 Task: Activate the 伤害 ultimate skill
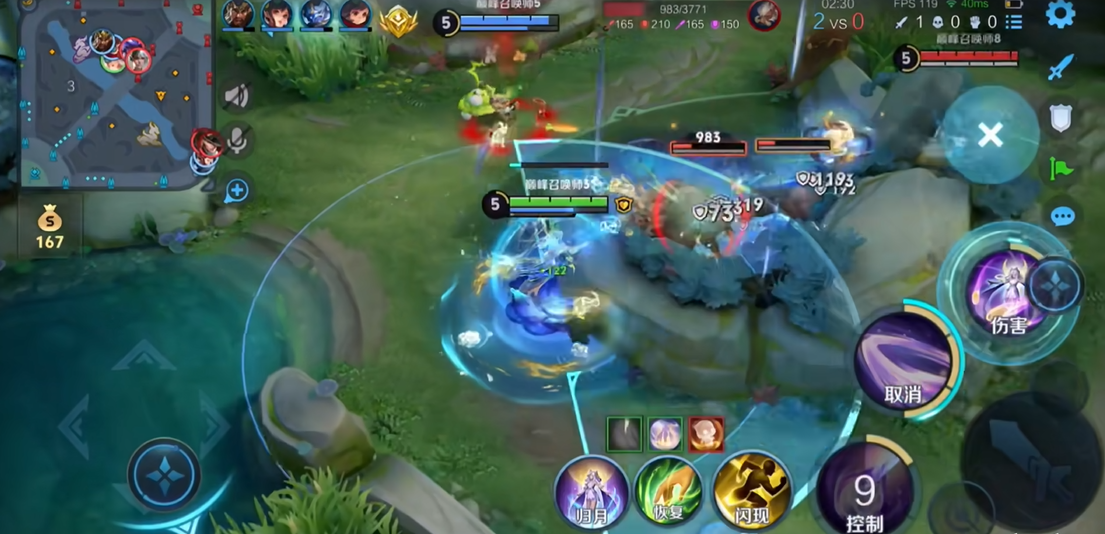(1005, 291)
